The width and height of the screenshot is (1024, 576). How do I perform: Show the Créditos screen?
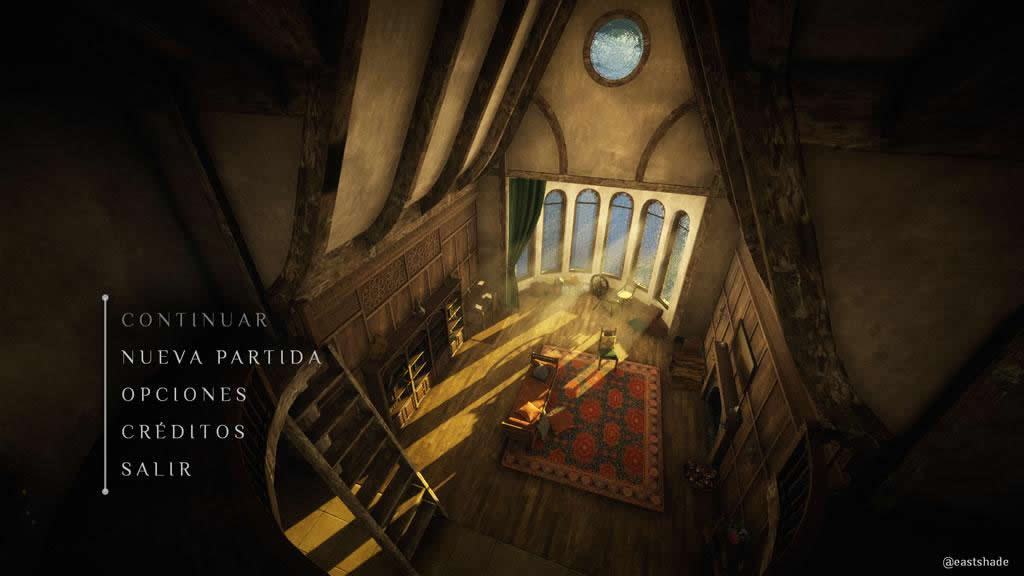pos(183,432)
